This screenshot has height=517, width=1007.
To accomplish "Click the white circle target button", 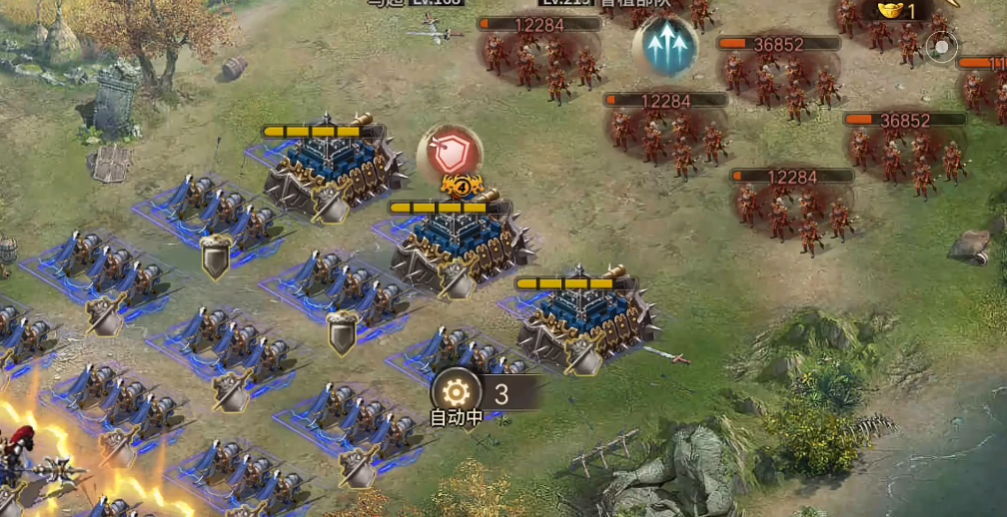I will tap(940, 47).
